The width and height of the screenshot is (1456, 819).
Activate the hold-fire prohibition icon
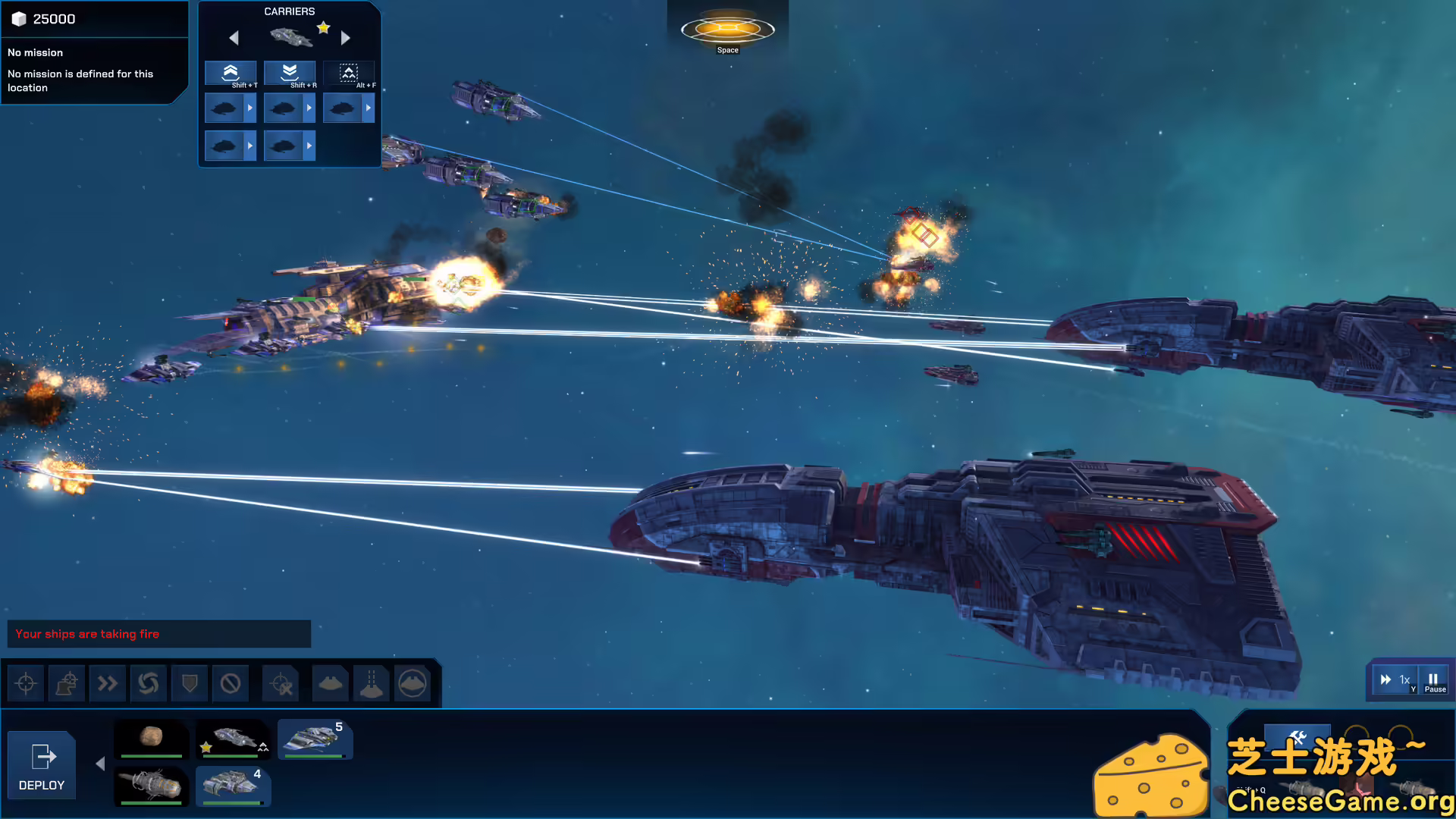231,682
